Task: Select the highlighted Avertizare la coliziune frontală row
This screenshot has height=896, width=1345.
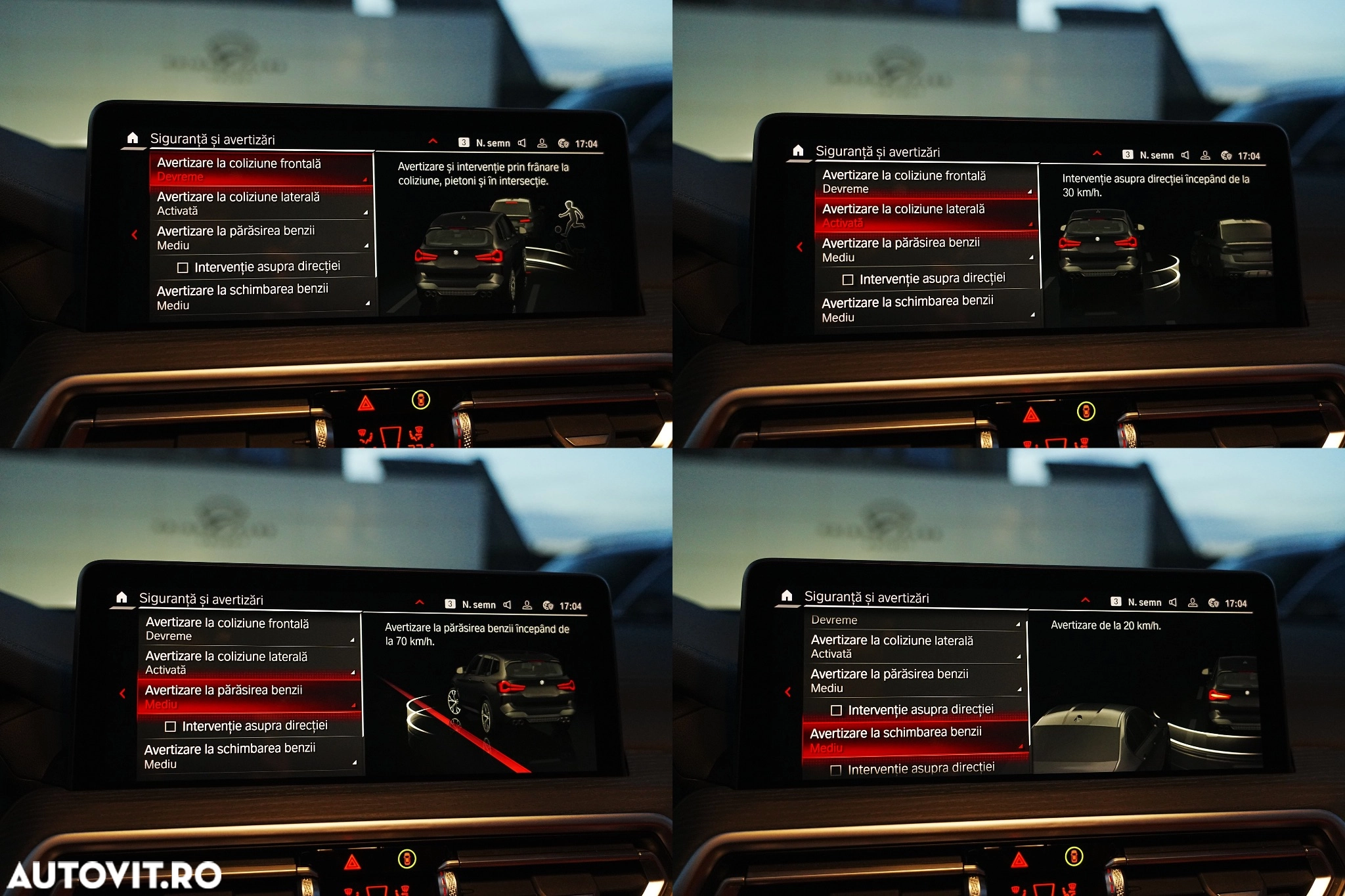Action: pyautogui.click(x=261, y=169)
